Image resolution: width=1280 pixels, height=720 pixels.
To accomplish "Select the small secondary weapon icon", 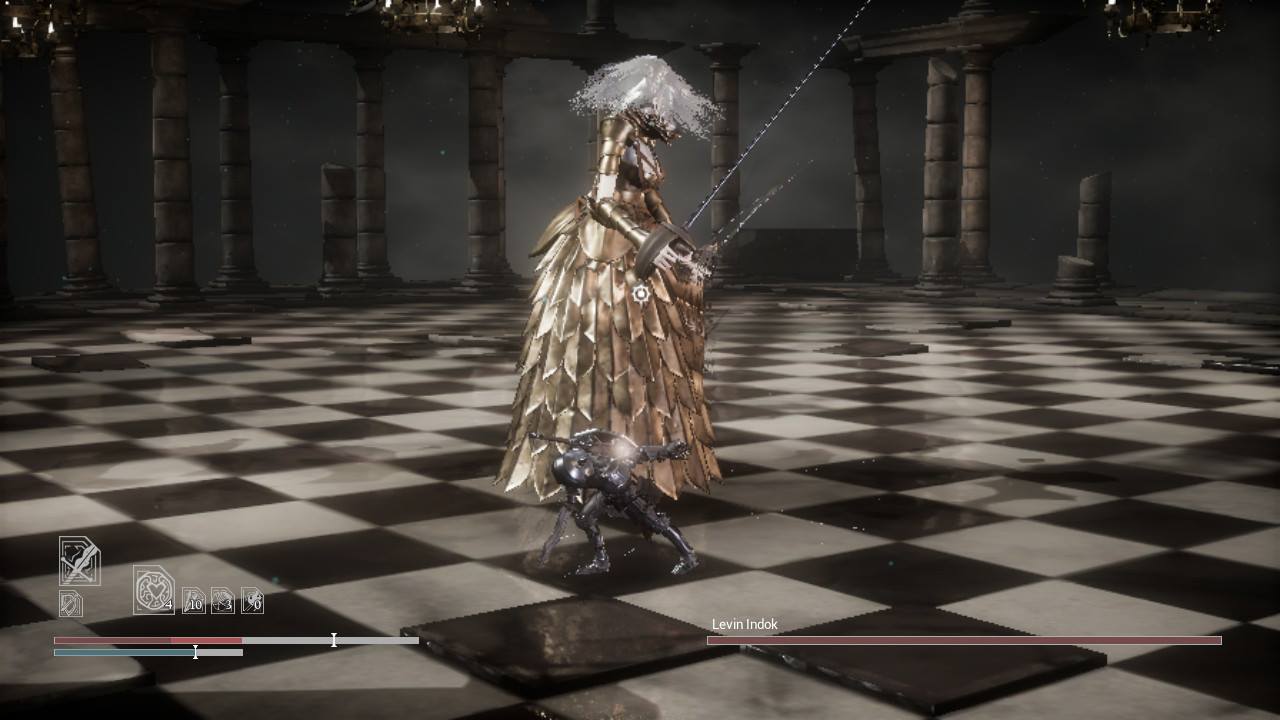I will (70, 603).
